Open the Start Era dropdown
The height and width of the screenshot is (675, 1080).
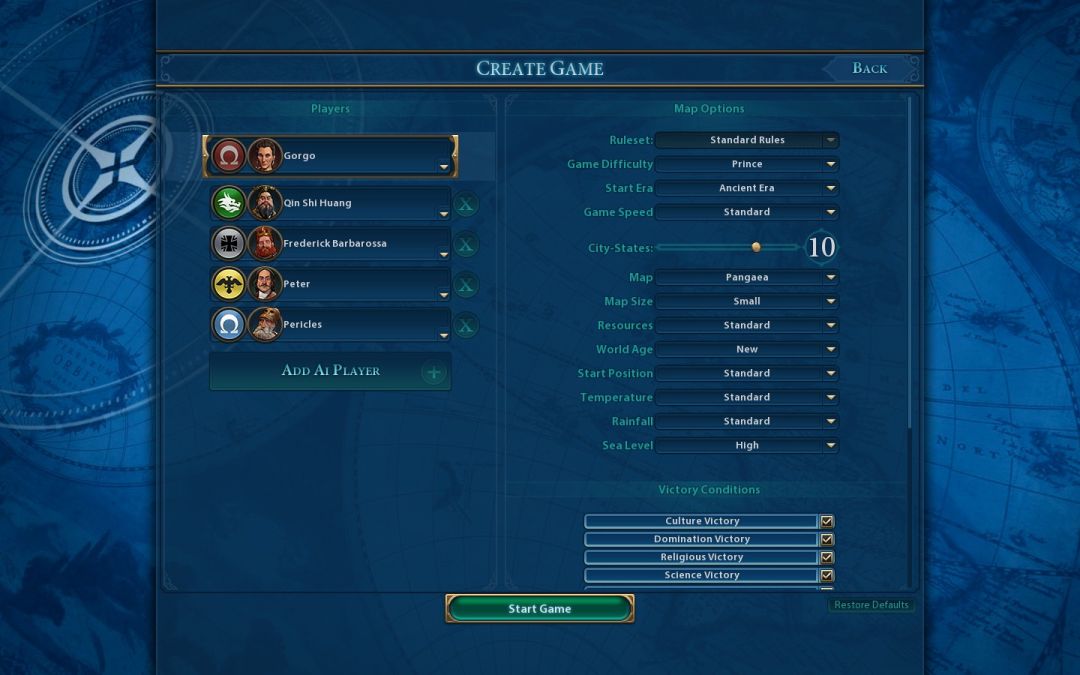[747, 188]
